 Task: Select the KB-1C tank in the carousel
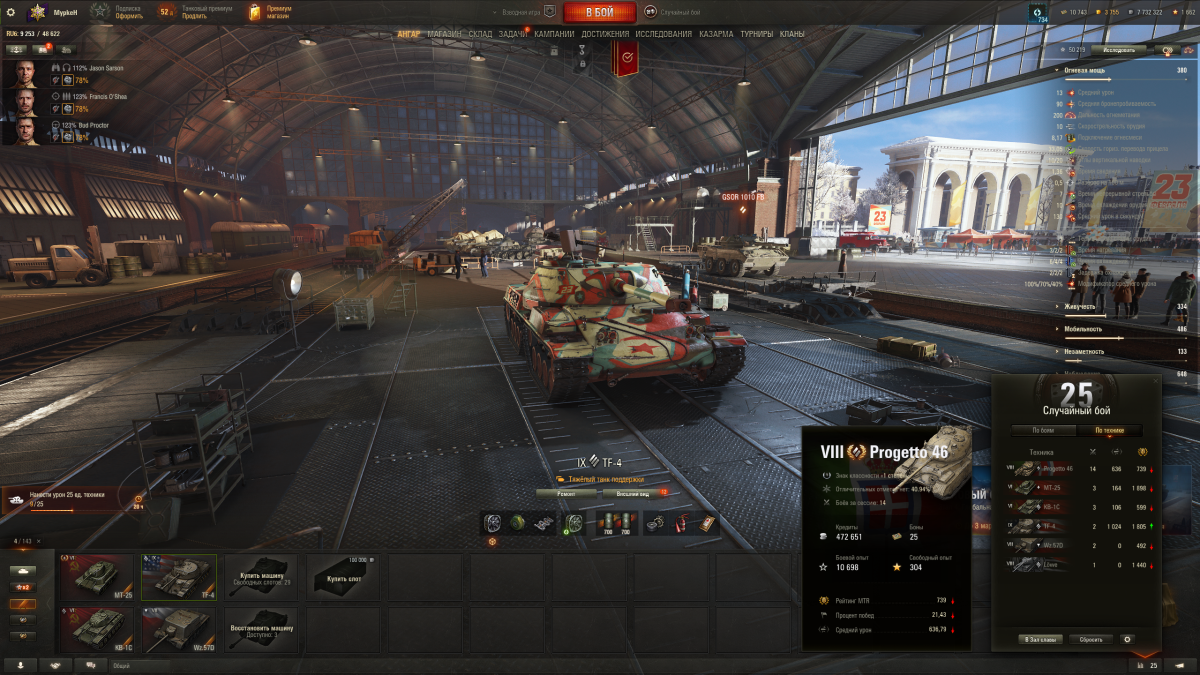click(x=96, y=630)
